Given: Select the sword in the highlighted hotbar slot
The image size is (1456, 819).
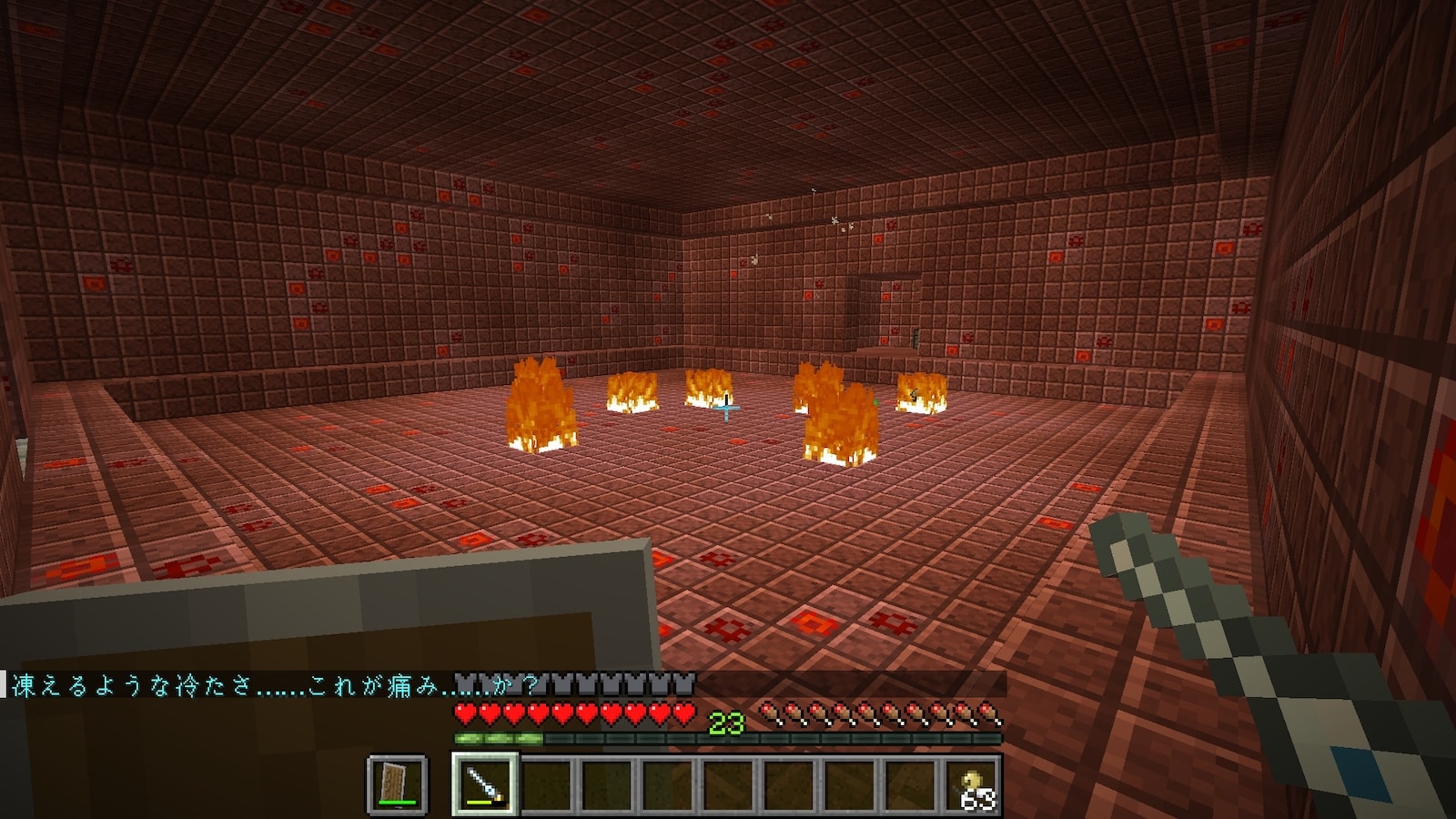Looking at the screenshot, I should [484, 784].
